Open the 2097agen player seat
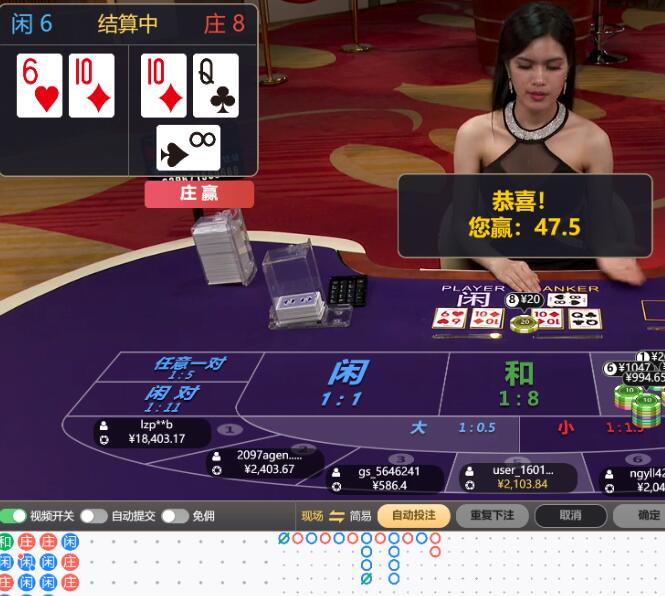This screenshot has height=596, width=665. [x=266, y=461]
